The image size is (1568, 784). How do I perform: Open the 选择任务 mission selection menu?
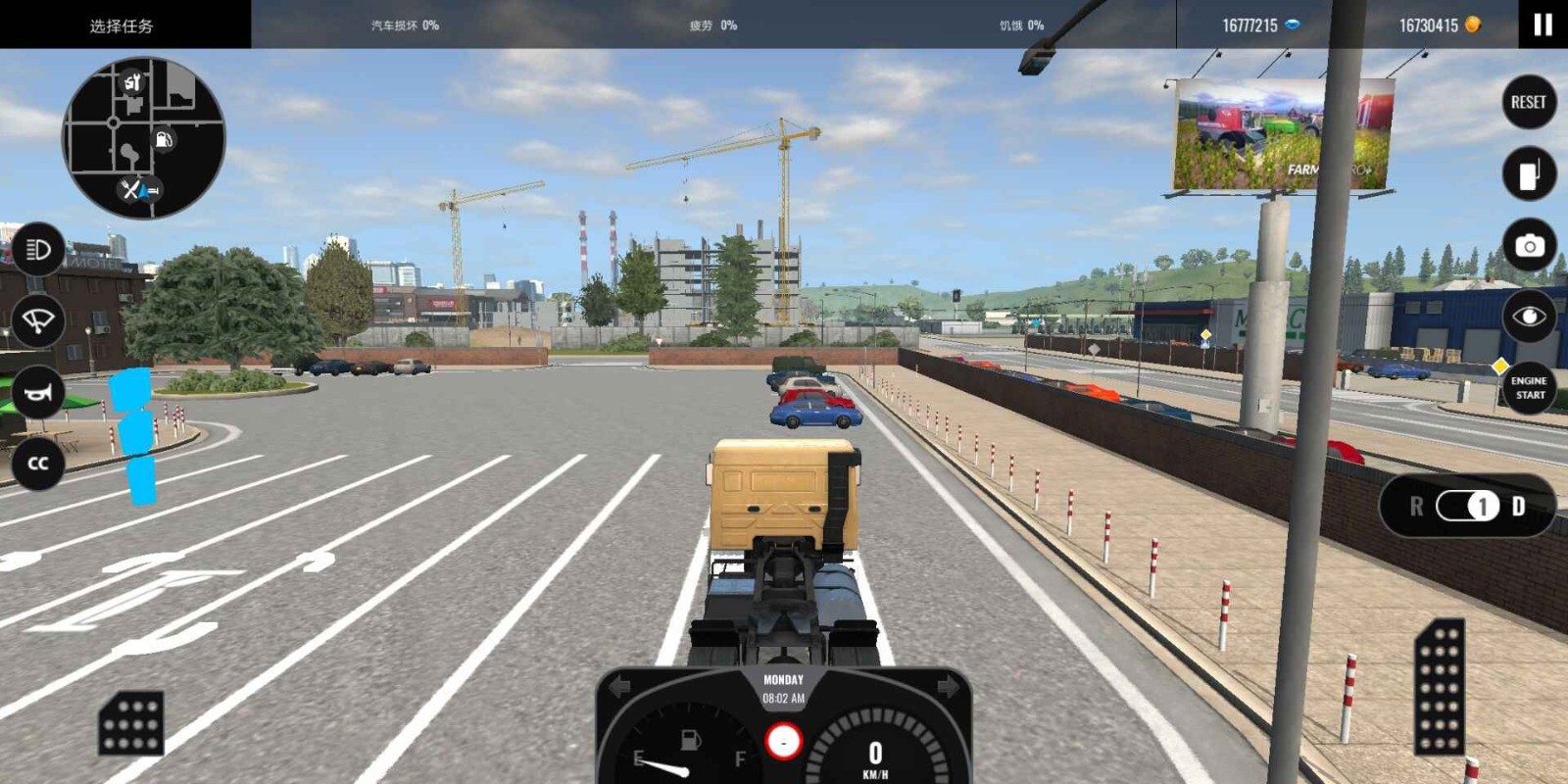[x=122, y=25]
